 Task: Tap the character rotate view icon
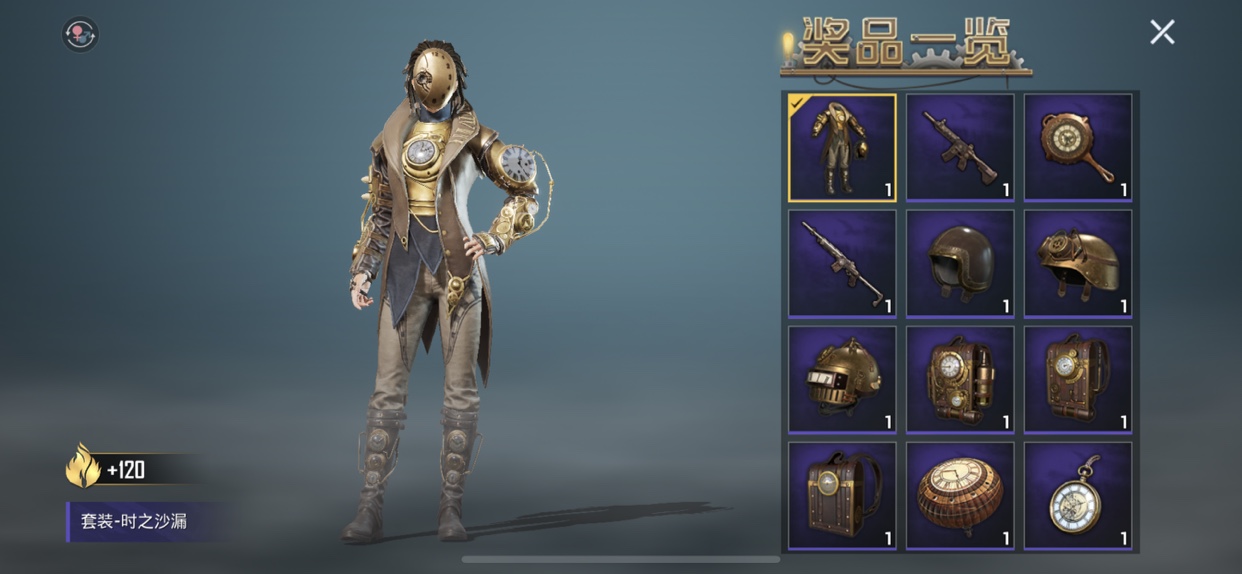pyautogui.click(x=80, y=34)
